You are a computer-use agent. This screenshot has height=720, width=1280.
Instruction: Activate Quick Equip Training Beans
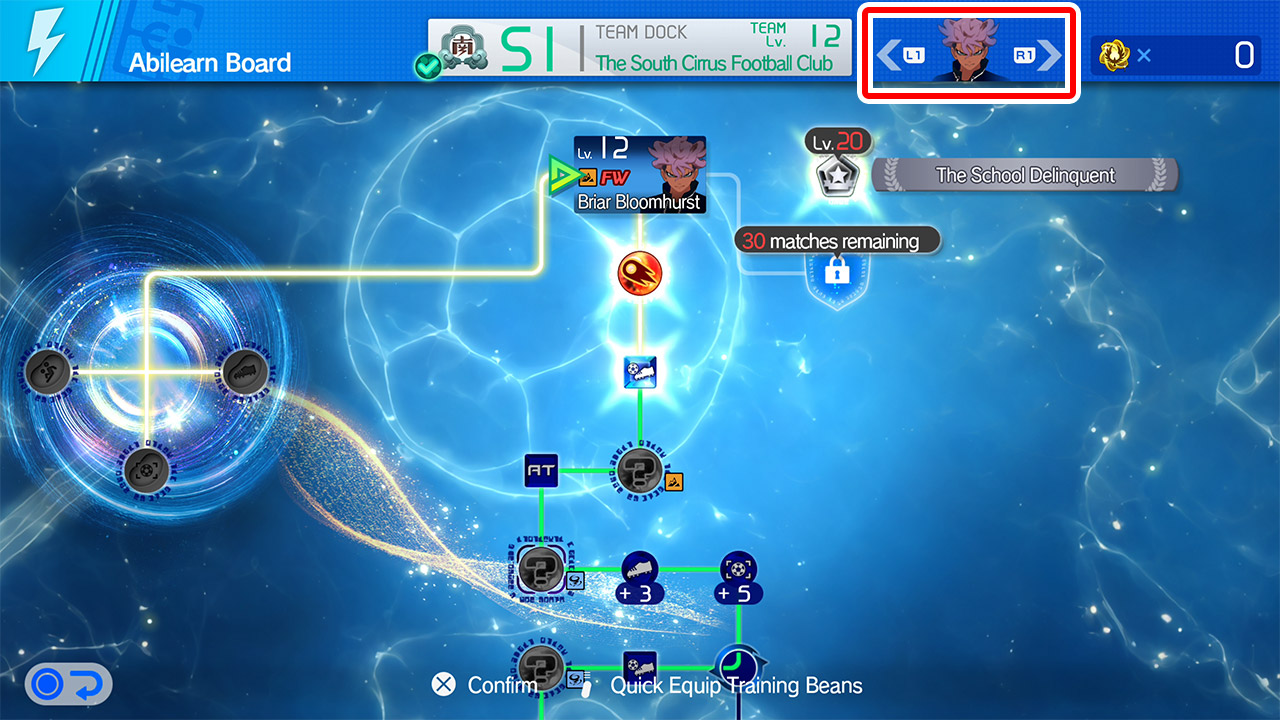coord(736,687)
